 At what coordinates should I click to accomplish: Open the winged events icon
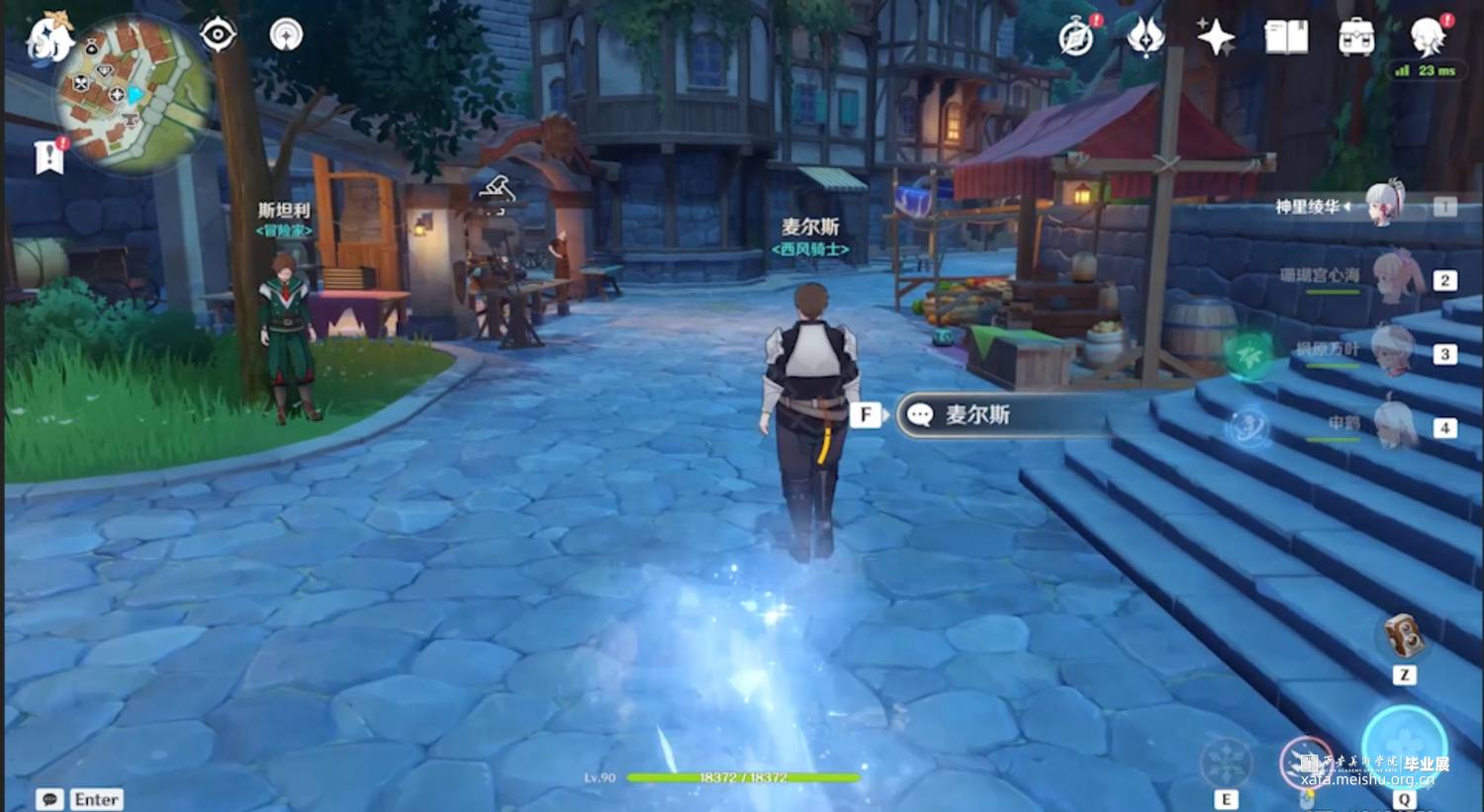[x=1146, y=38]
